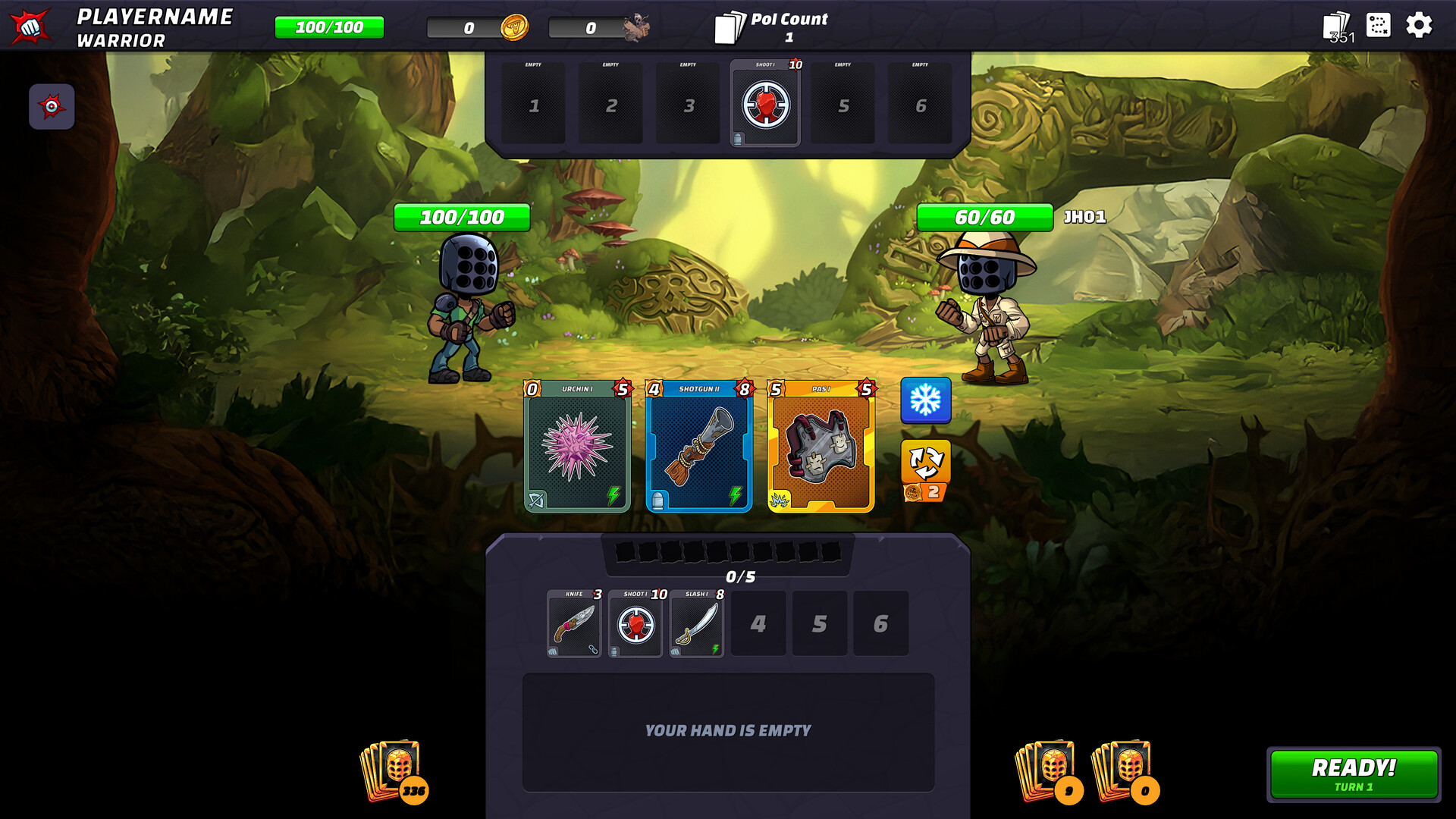Screen dimensions: 1456x819
Task: Open the settings gear menu
Action: pyautogui.click(x=1420, y=26)
